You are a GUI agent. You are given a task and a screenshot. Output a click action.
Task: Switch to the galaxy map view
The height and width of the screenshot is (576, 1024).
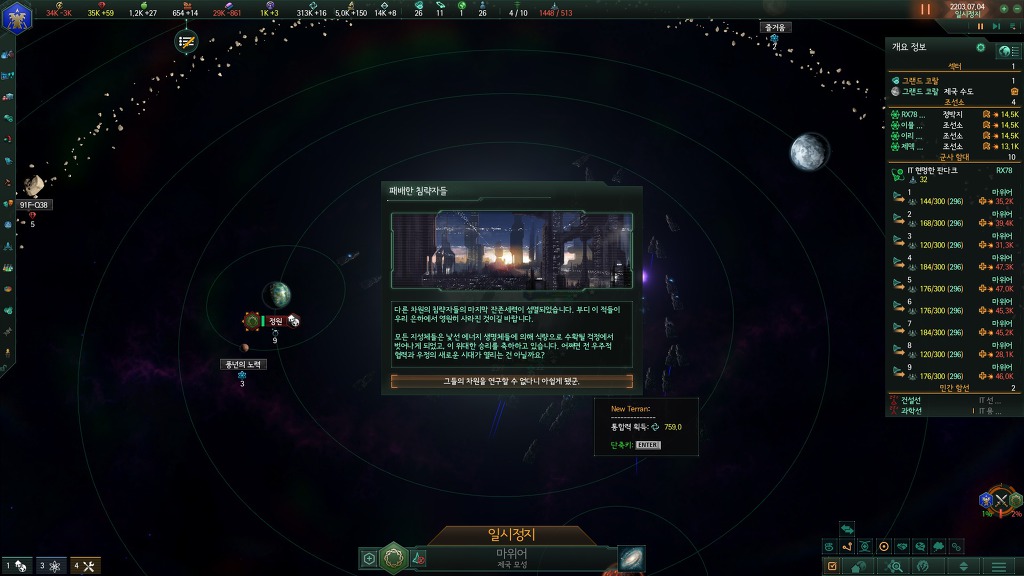tap(631, 558)
